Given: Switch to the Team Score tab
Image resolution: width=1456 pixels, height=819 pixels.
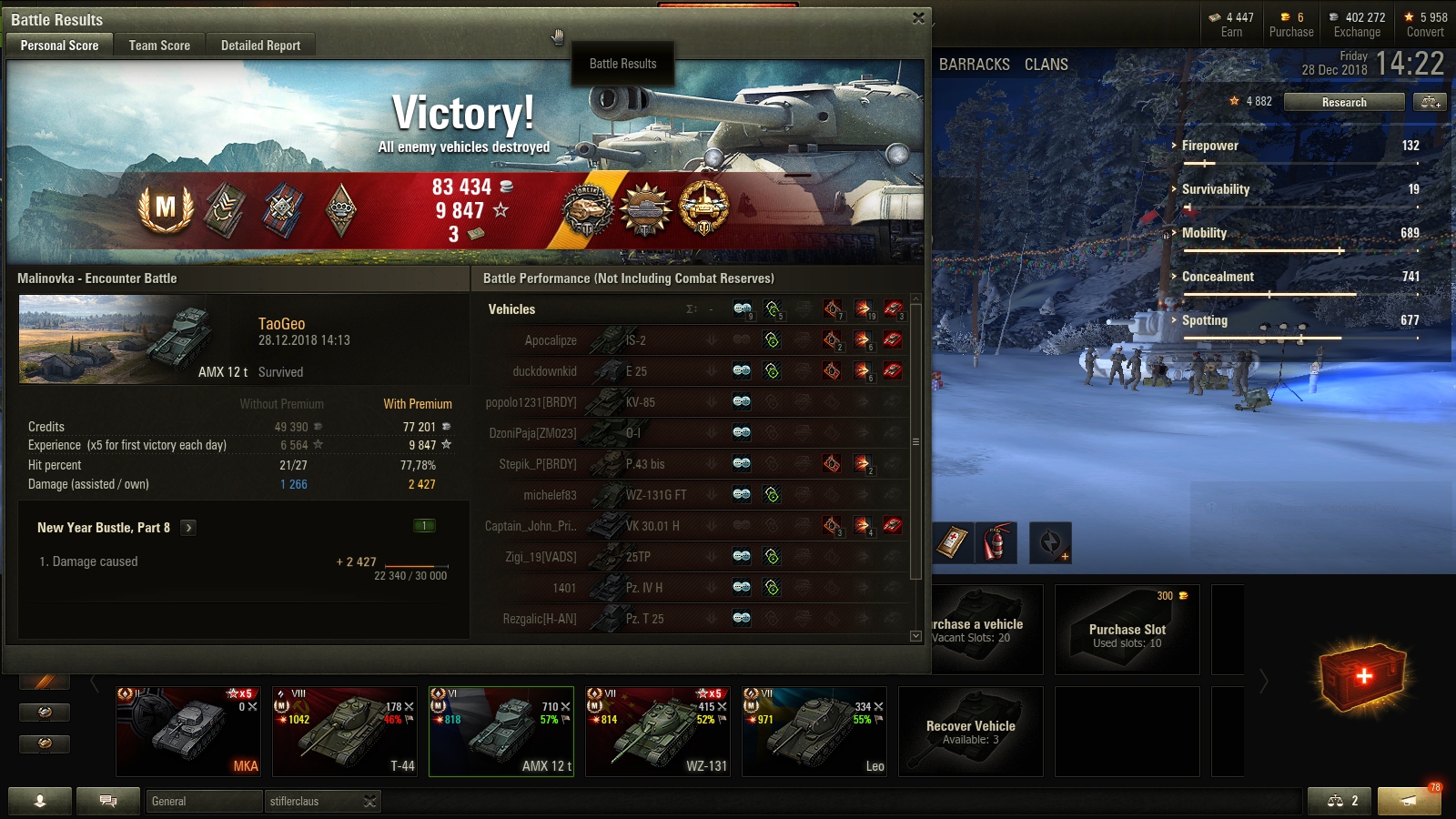Looking at the screenshot, I should point(159,45).
